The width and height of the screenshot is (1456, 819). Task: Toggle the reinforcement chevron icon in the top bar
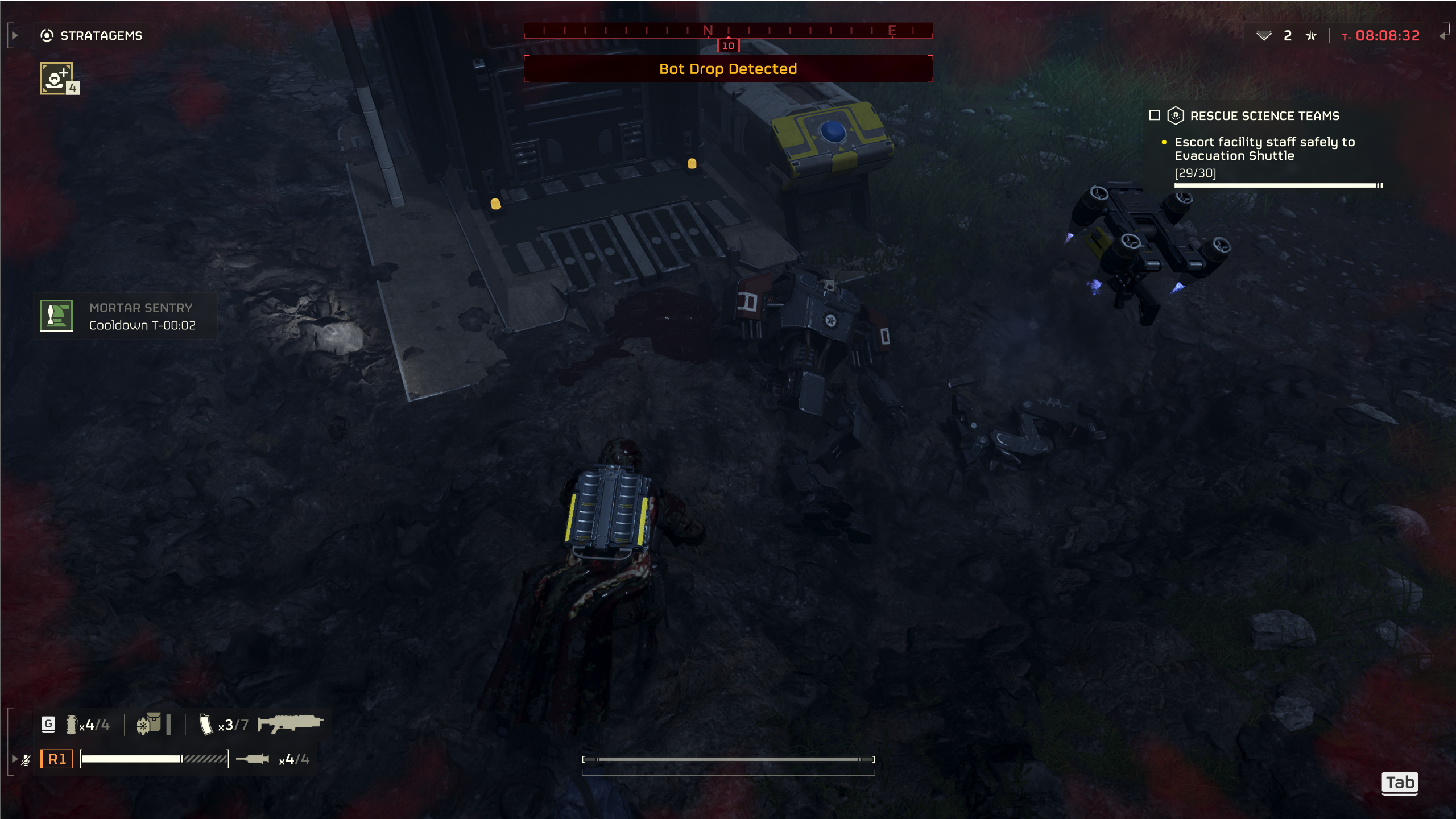tap(1263, 35)
